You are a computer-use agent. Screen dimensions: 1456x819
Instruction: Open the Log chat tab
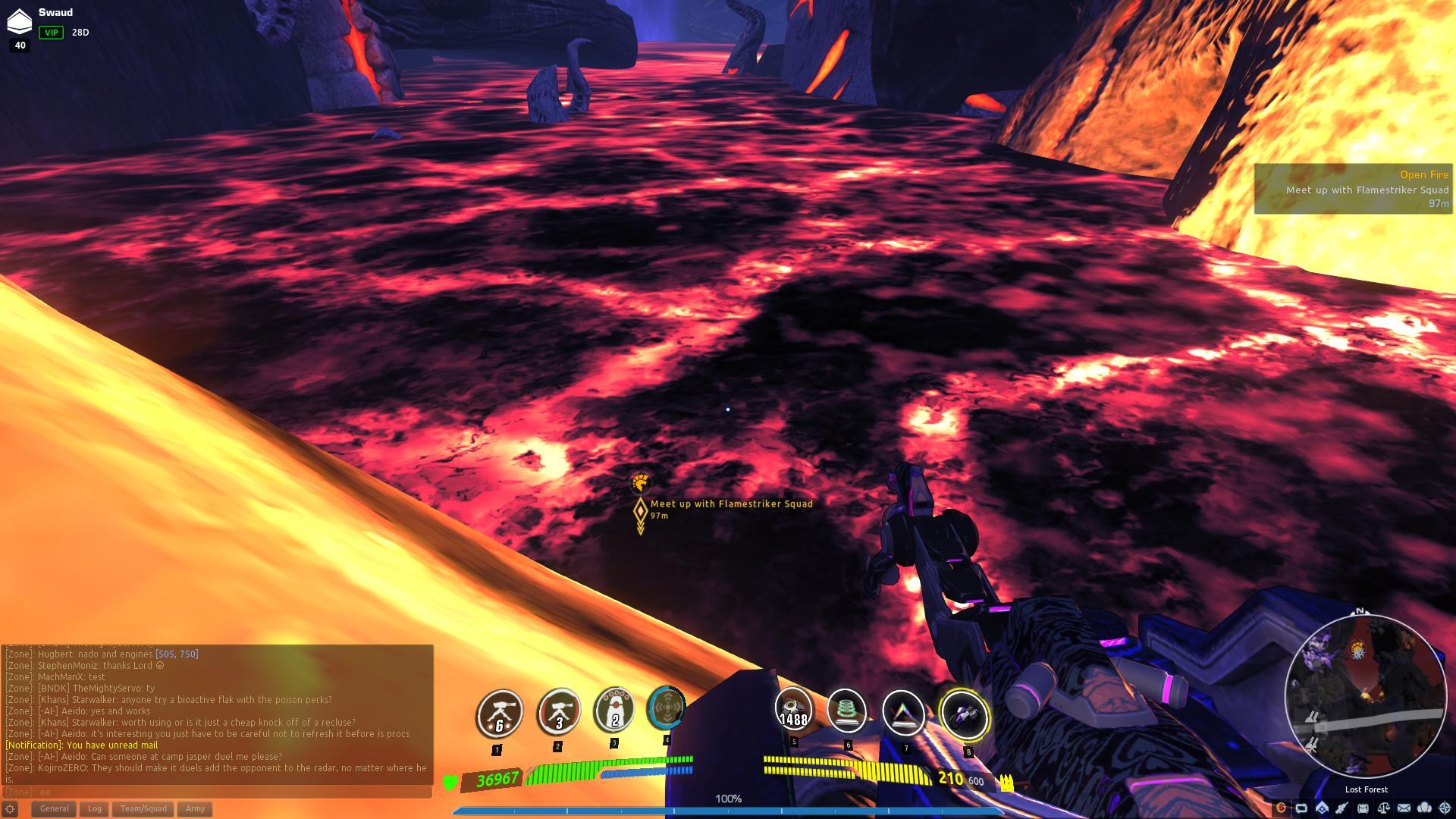click(95, 808)
